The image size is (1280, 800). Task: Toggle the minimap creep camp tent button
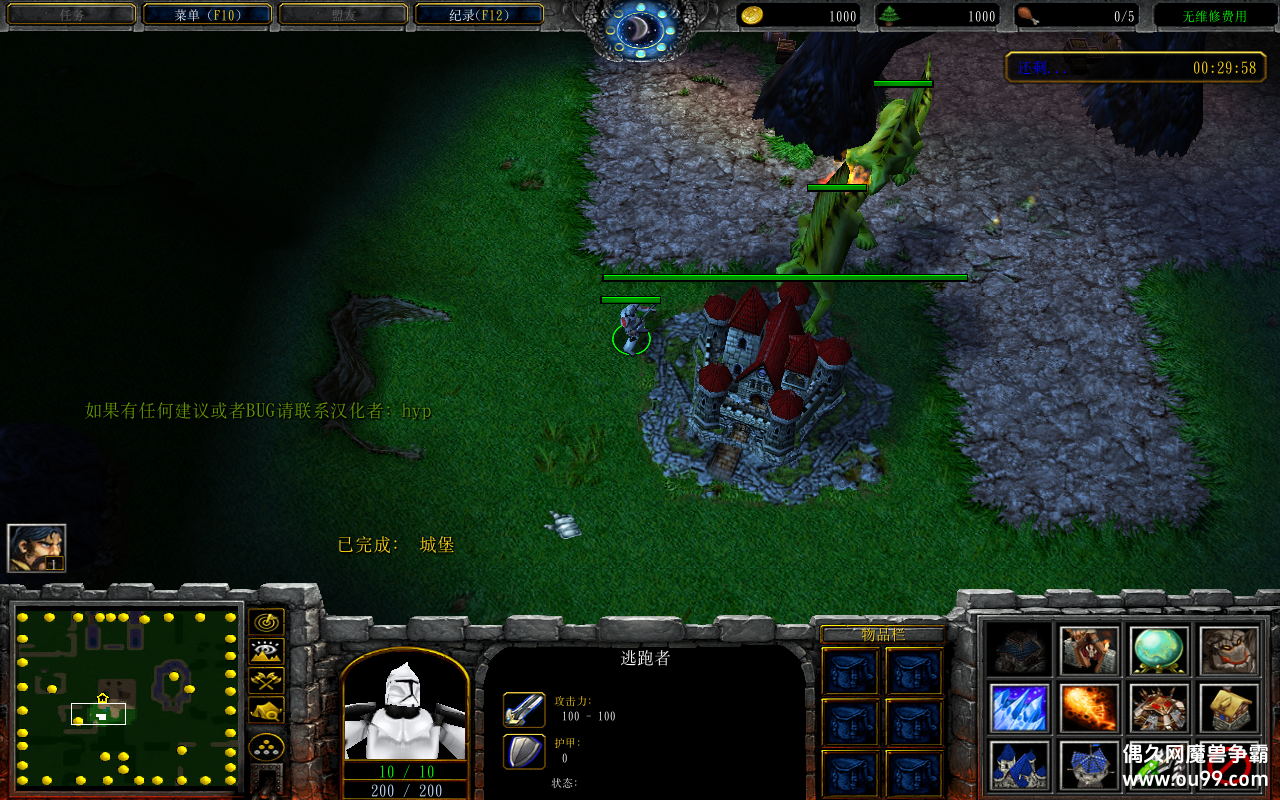(x=266, y=710)
